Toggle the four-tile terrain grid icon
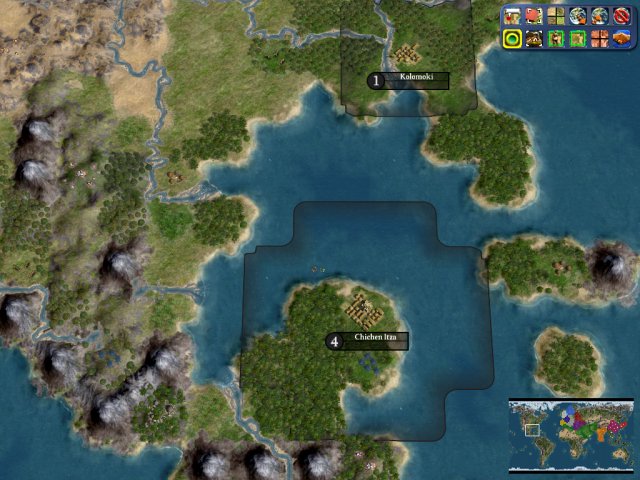The width and height of the screenshot is (640, 480). pos(556,16)
